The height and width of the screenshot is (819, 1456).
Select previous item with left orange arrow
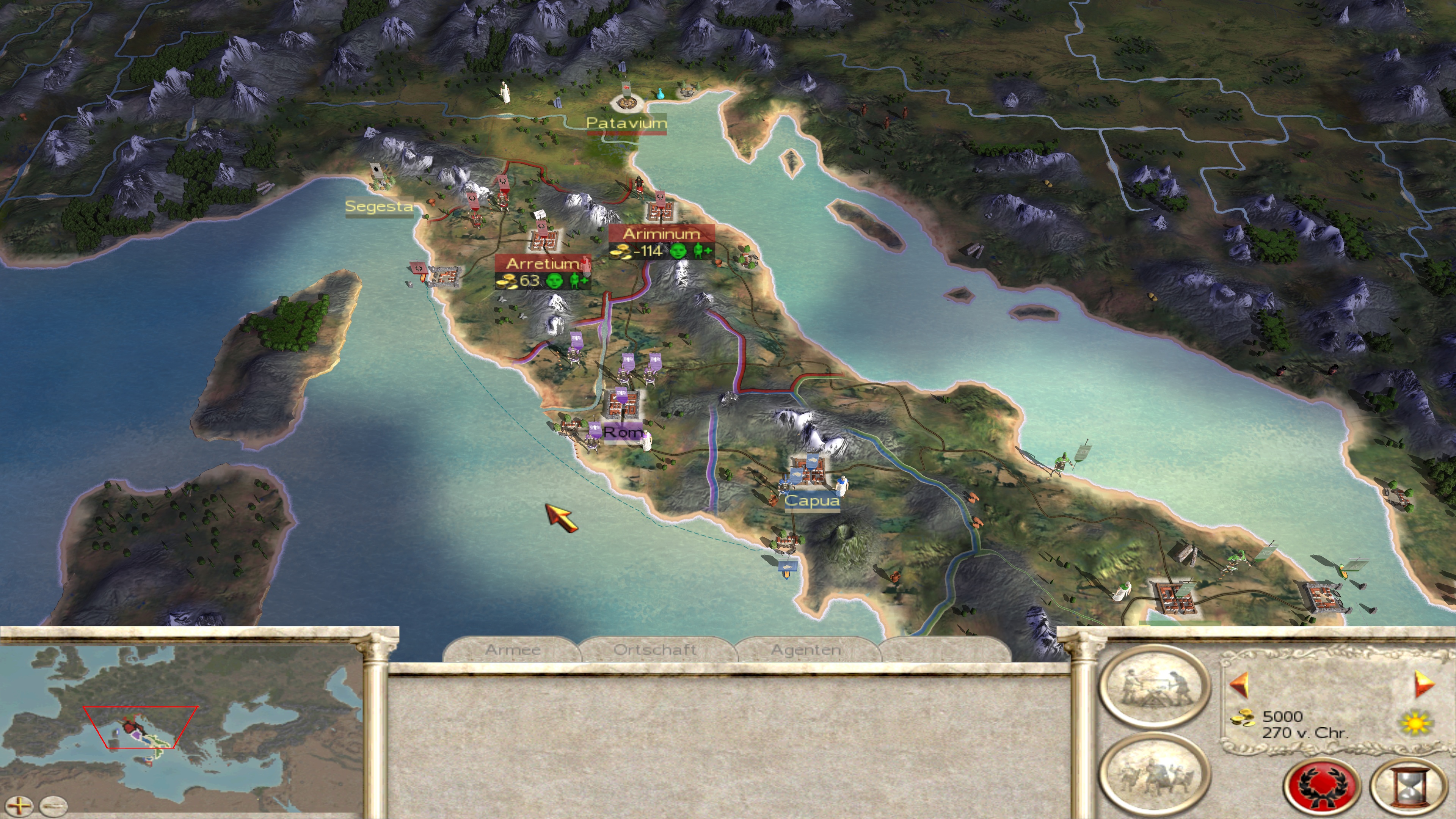click(x=1239, y=684)
